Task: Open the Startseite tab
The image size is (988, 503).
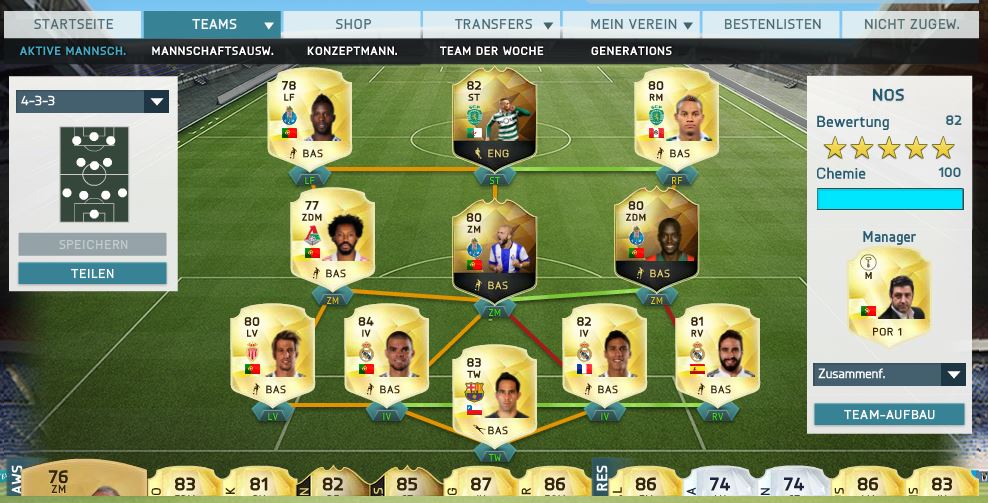Action: pos(71,24)
